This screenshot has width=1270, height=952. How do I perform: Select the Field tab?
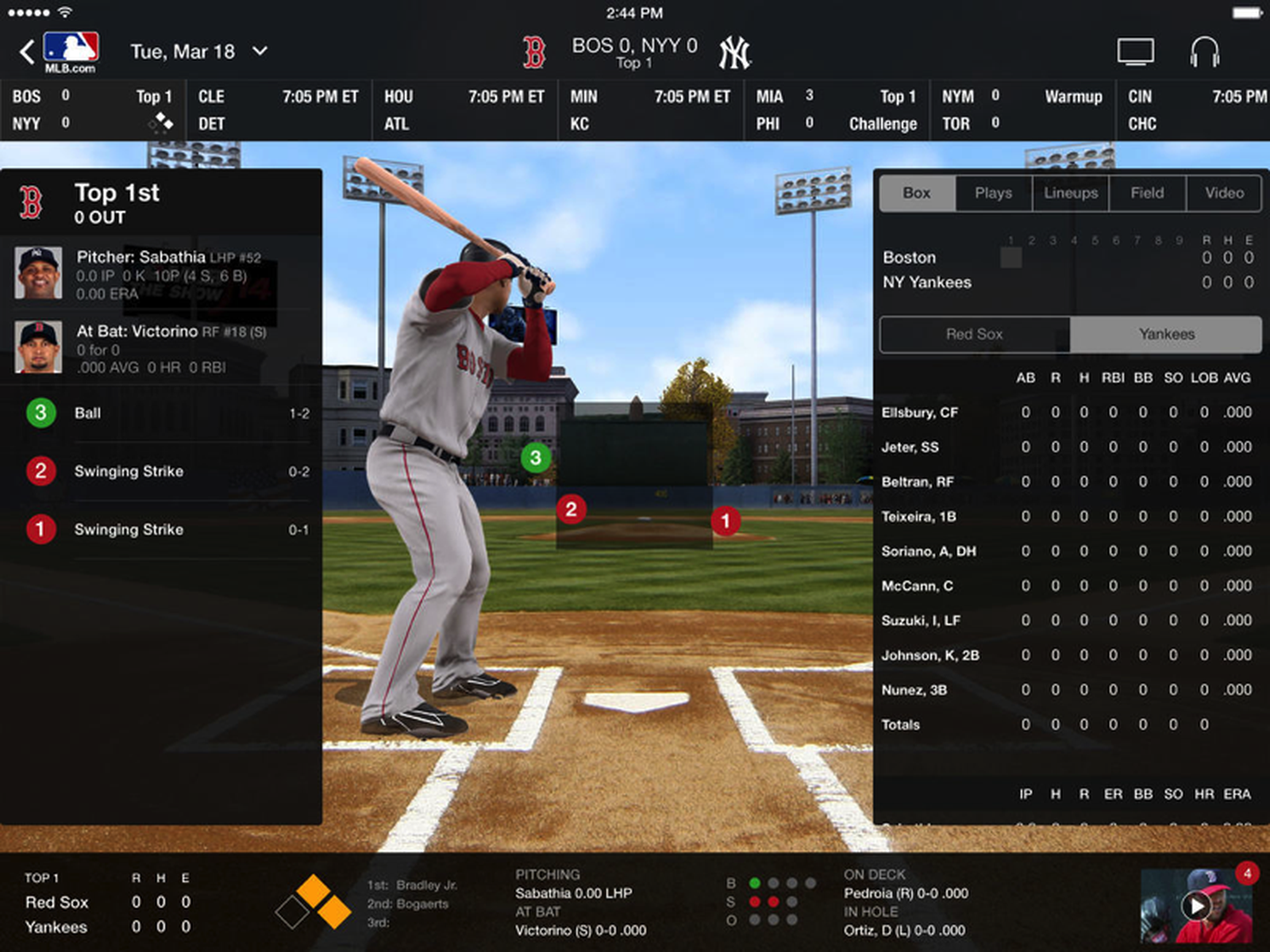click(x=1146, y=193)
